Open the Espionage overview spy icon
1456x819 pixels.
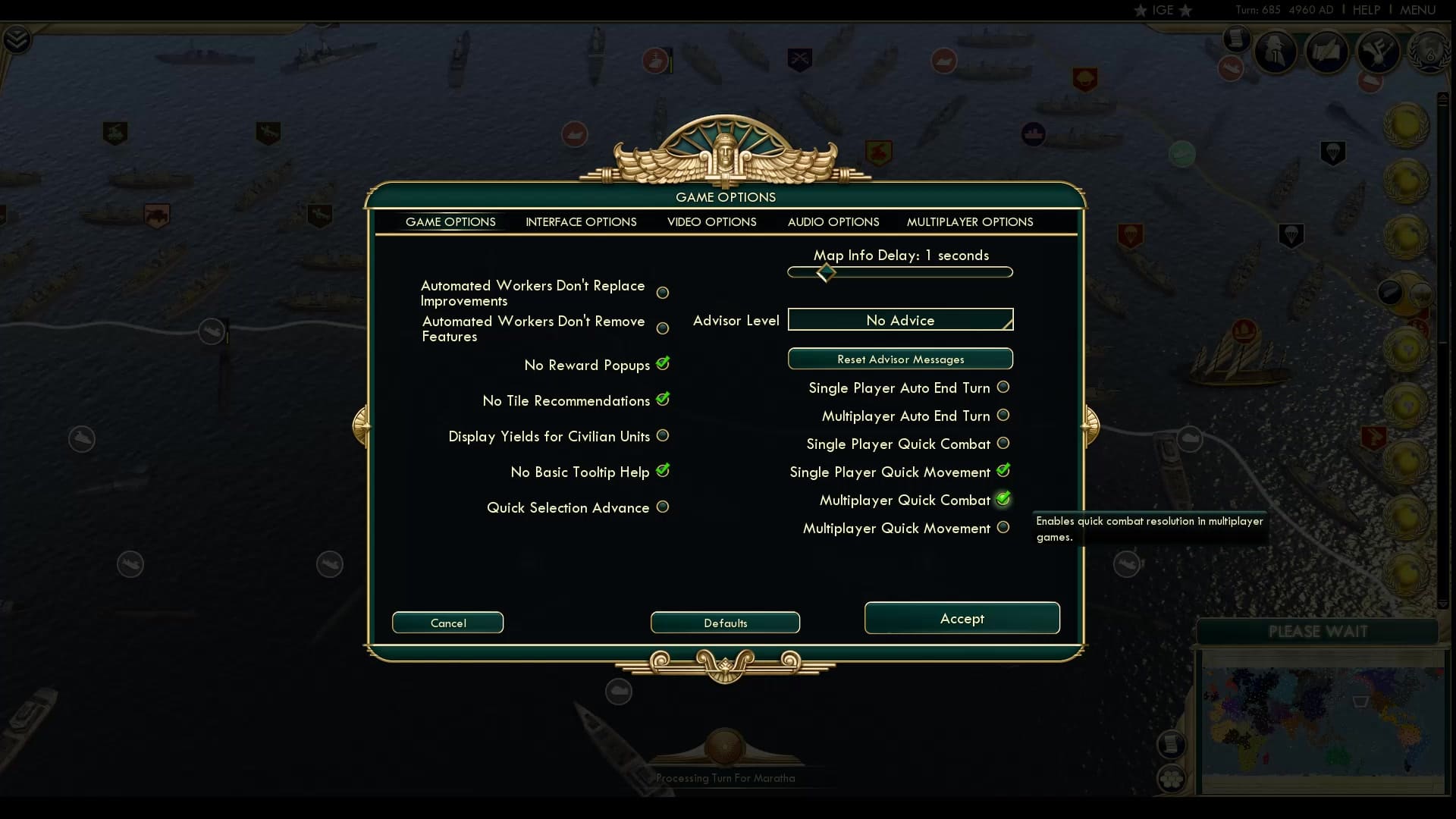click(1276, 50)
